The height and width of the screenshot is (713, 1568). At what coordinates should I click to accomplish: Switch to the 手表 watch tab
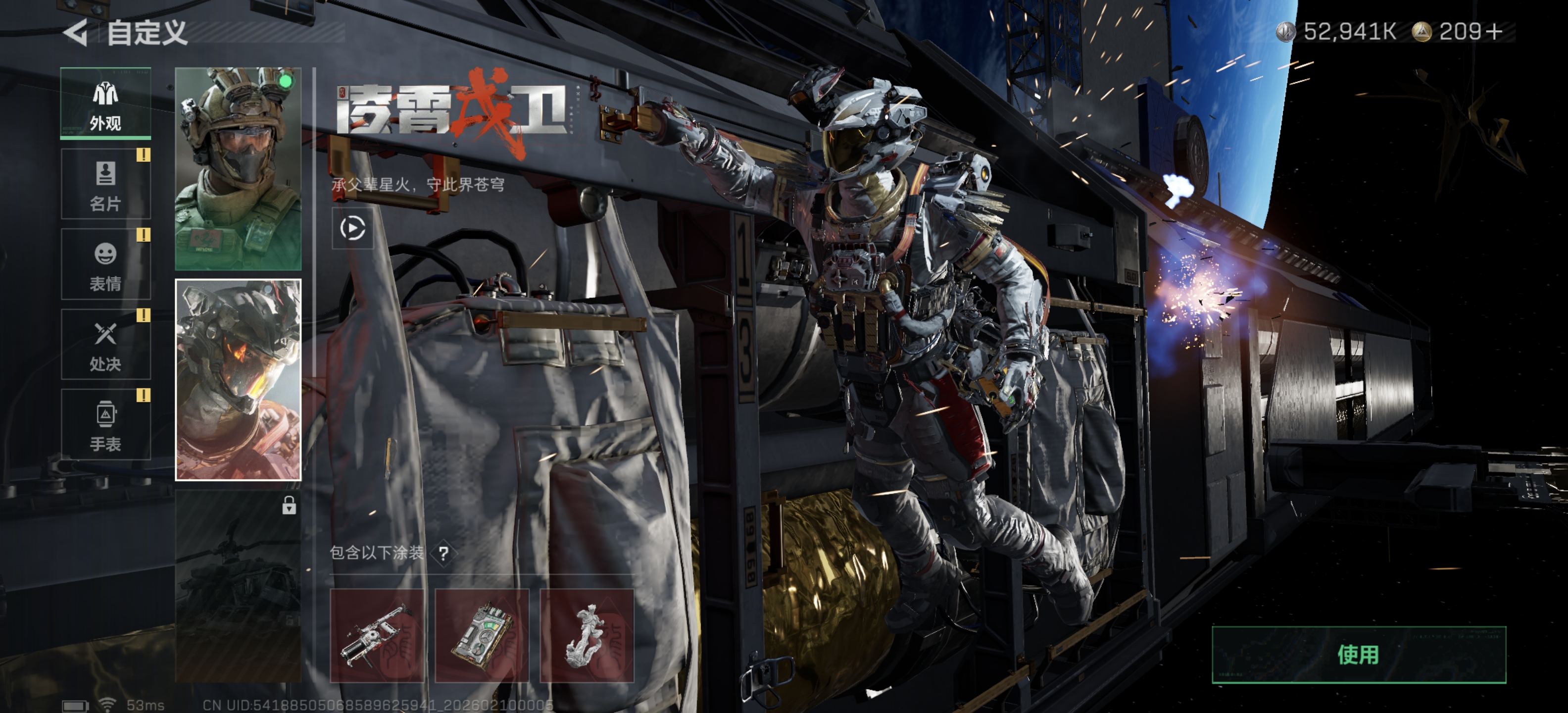(x=105, y=425)
